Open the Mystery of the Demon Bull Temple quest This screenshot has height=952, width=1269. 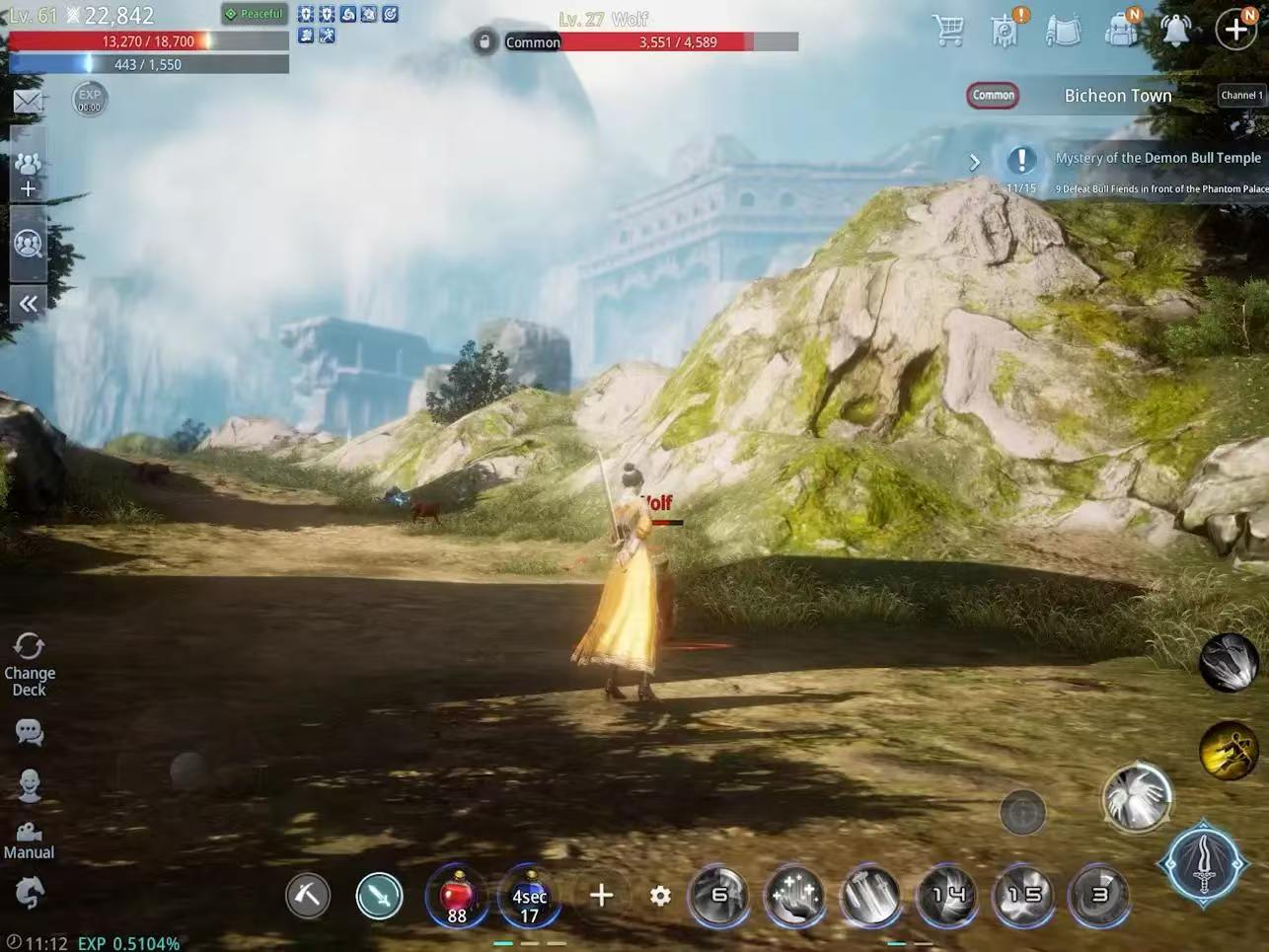(1157, 158)
